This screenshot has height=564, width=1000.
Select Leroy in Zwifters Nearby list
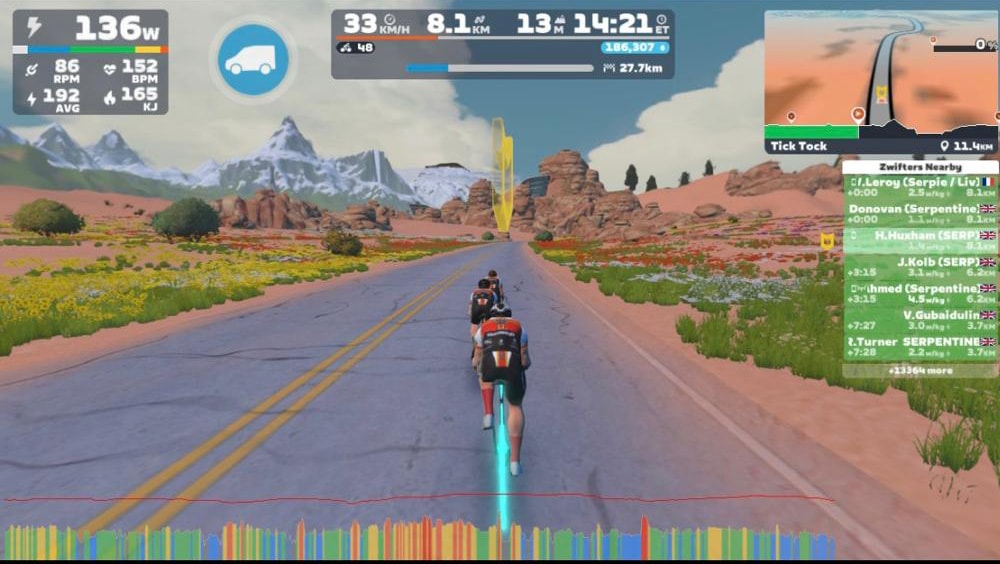point(920,187)
